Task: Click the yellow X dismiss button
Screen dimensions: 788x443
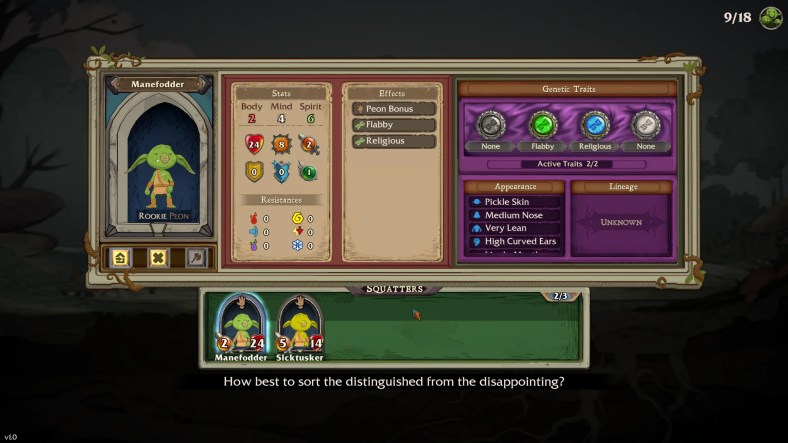Action: click(158, 257)
